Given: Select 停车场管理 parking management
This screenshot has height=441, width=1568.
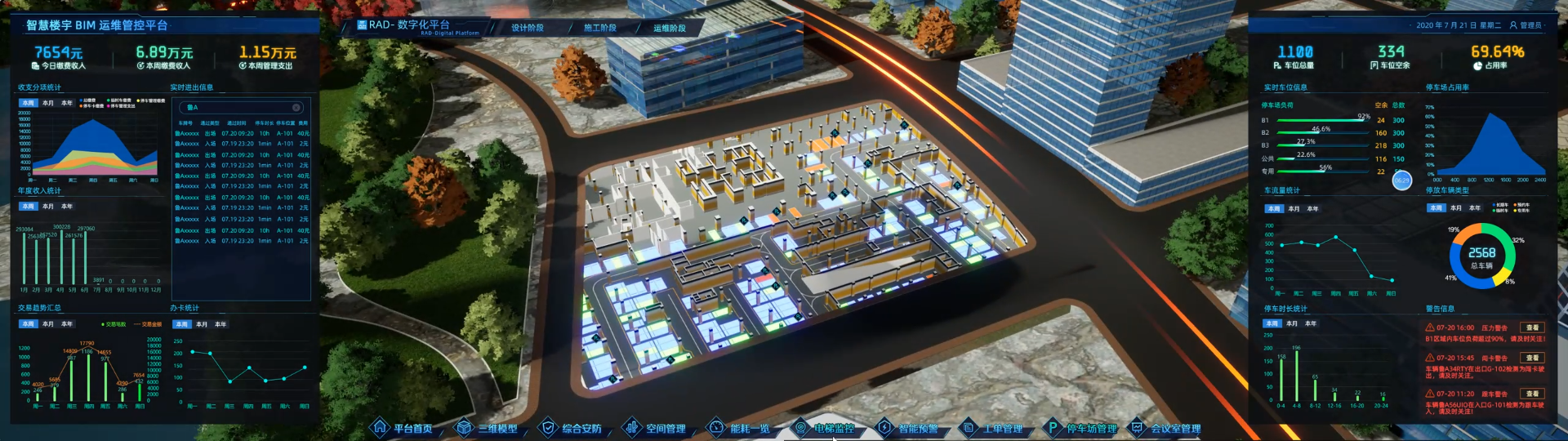Looking at the screenshot, I should 1083,428.
